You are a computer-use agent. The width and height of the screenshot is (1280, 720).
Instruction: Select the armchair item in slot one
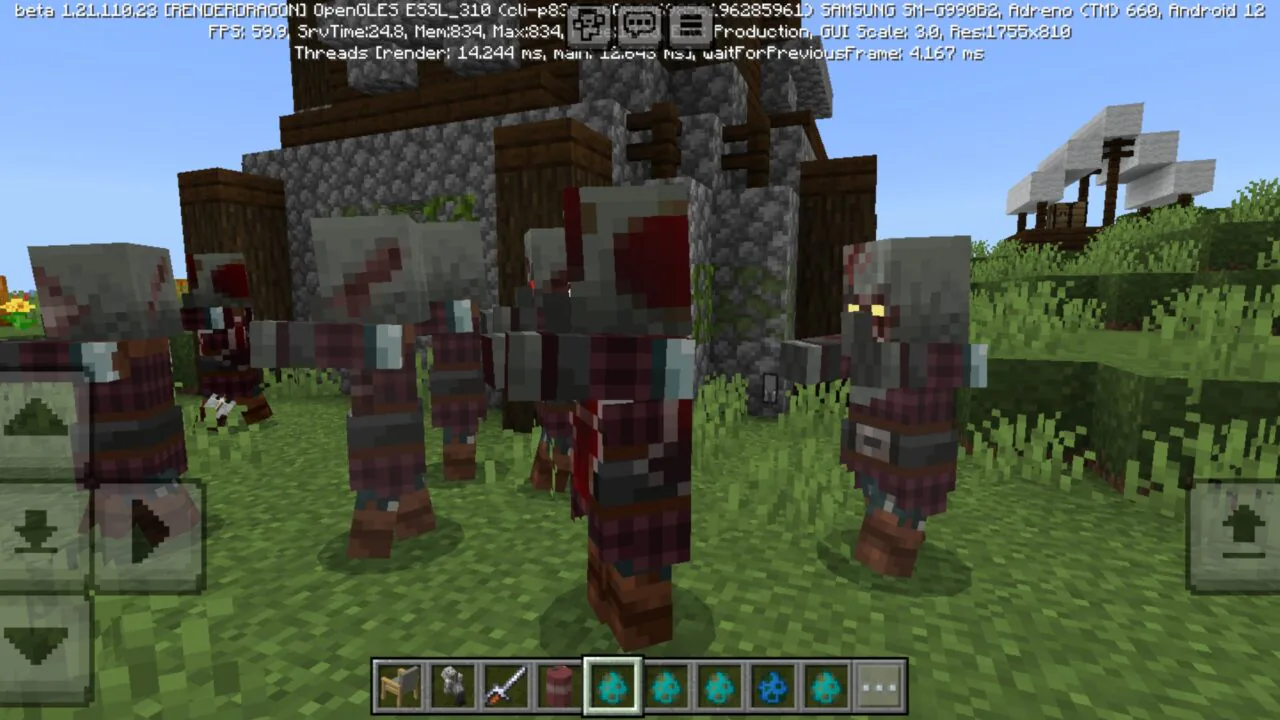[x=400, y=684]
